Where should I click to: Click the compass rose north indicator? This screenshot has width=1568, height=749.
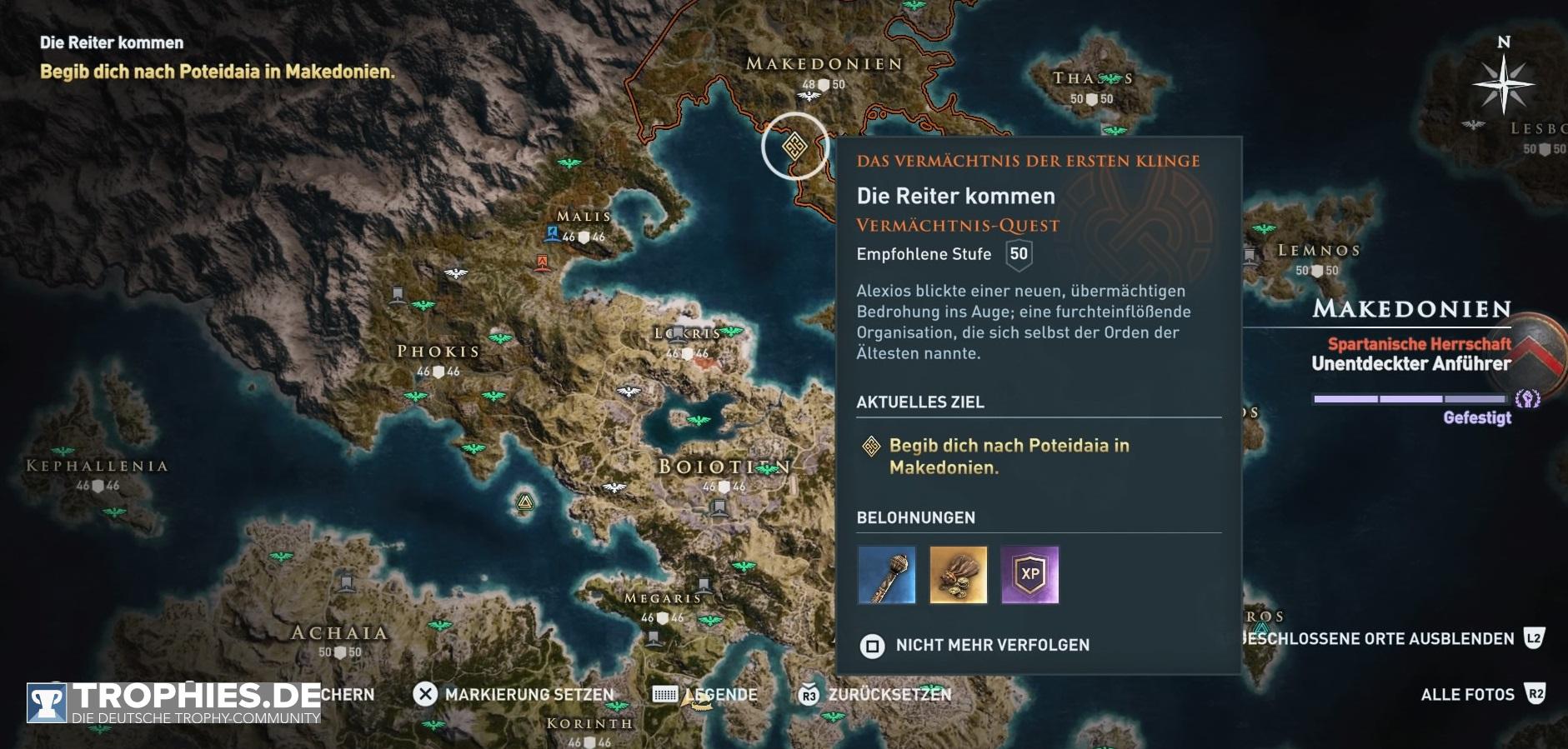click(x=1503, y=83)
